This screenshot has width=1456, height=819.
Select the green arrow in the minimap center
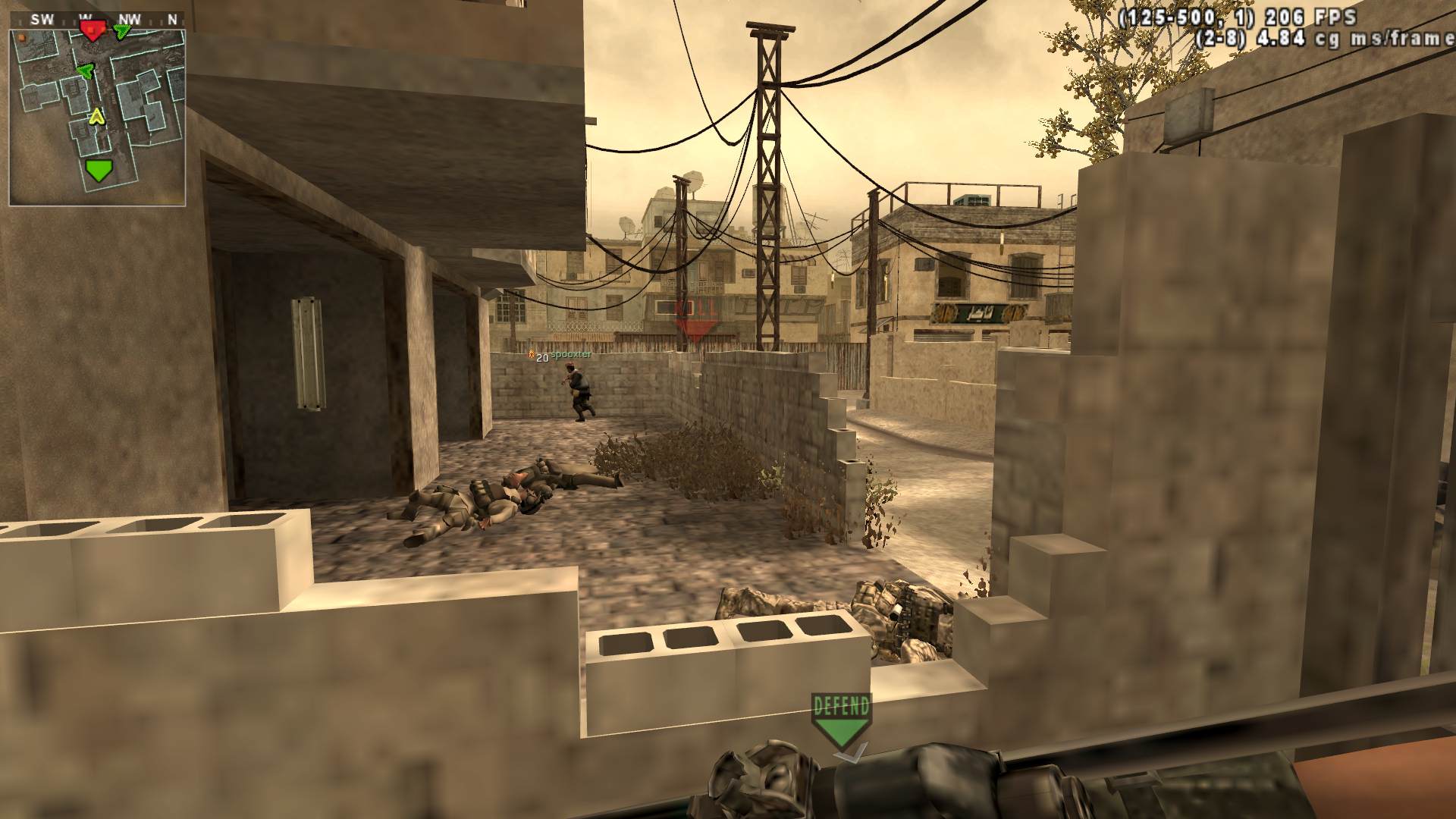[86, 71]
